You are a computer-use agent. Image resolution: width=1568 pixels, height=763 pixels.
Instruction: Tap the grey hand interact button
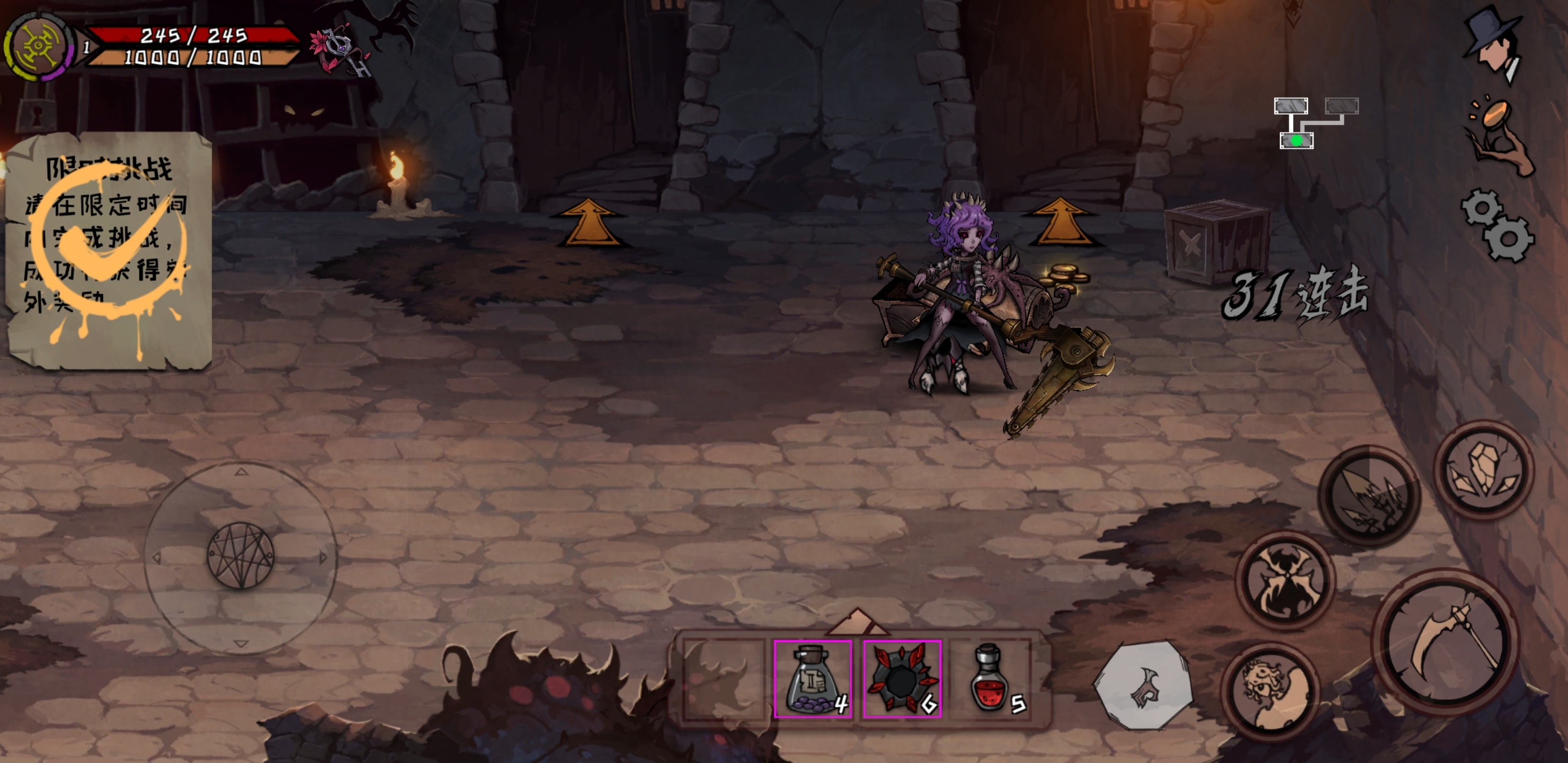click(x=1143, y=684)
